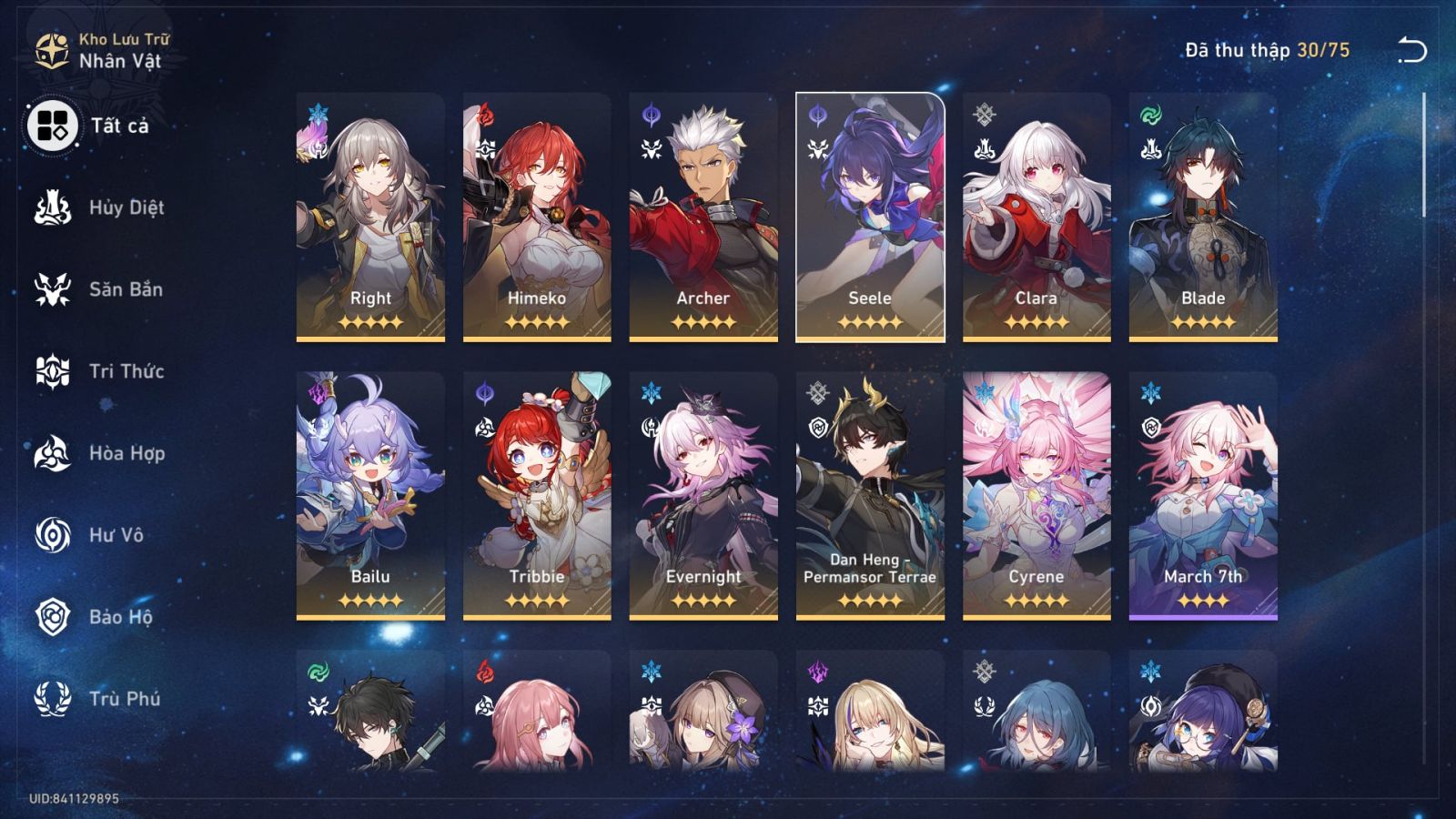Click the back return arrow icon
The image size is (1456, 819).
(x=1410, y=50)
